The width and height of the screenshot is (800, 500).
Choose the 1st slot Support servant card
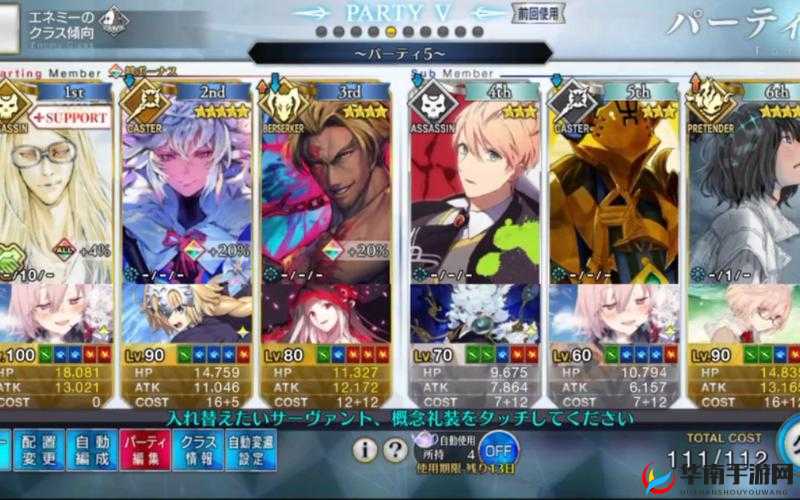(x=55, y=190)
